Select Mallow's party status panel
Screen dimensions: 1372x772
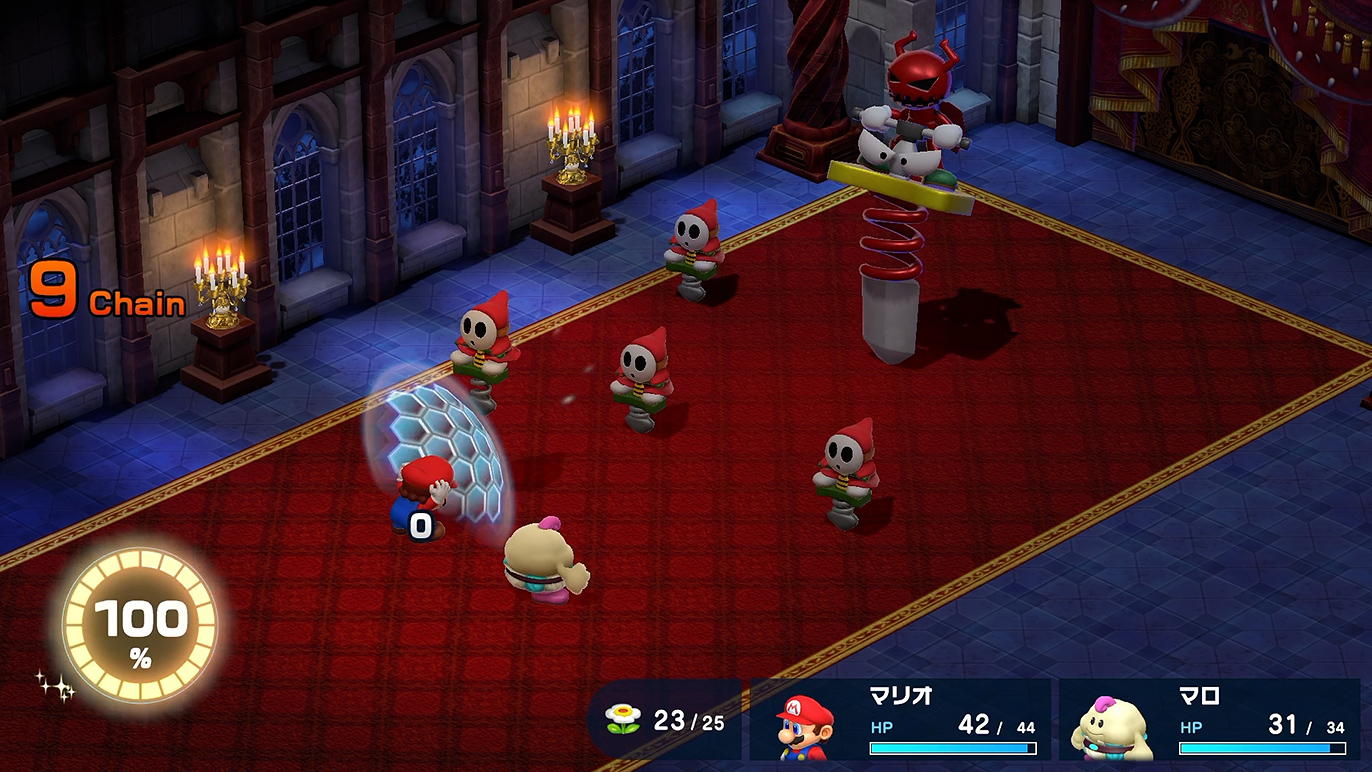(1209, 720)
